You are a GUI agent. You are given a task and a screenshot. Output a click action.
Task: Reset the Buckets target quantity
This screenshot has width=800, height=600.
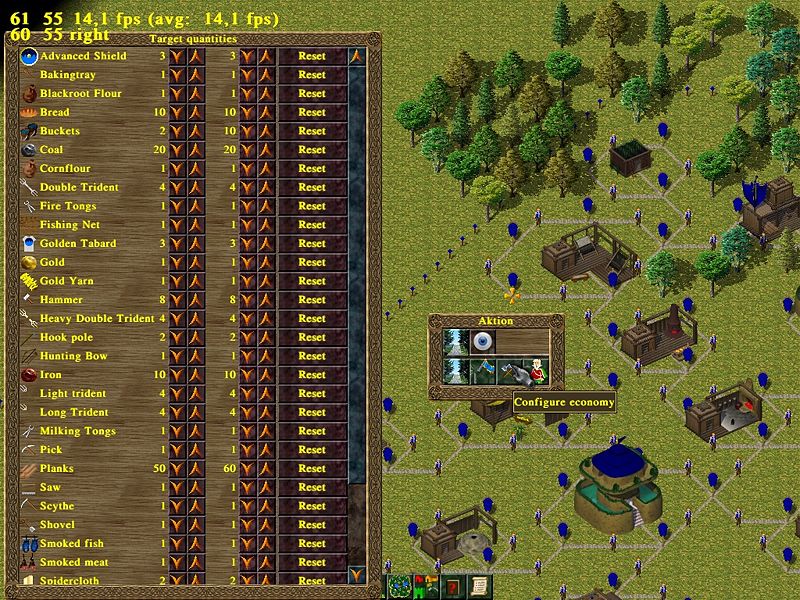coord(311,131)
